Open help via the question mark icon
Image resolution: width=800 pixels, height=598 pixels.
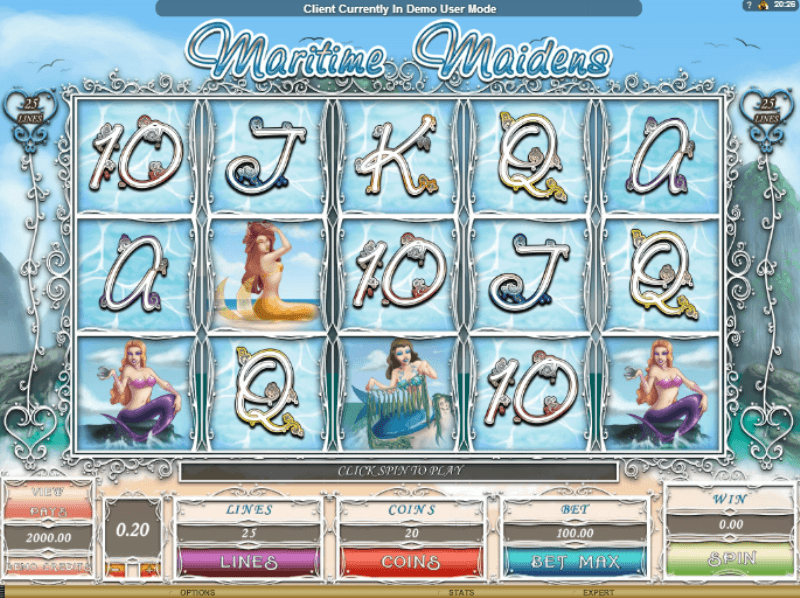[x=746, y=6]
